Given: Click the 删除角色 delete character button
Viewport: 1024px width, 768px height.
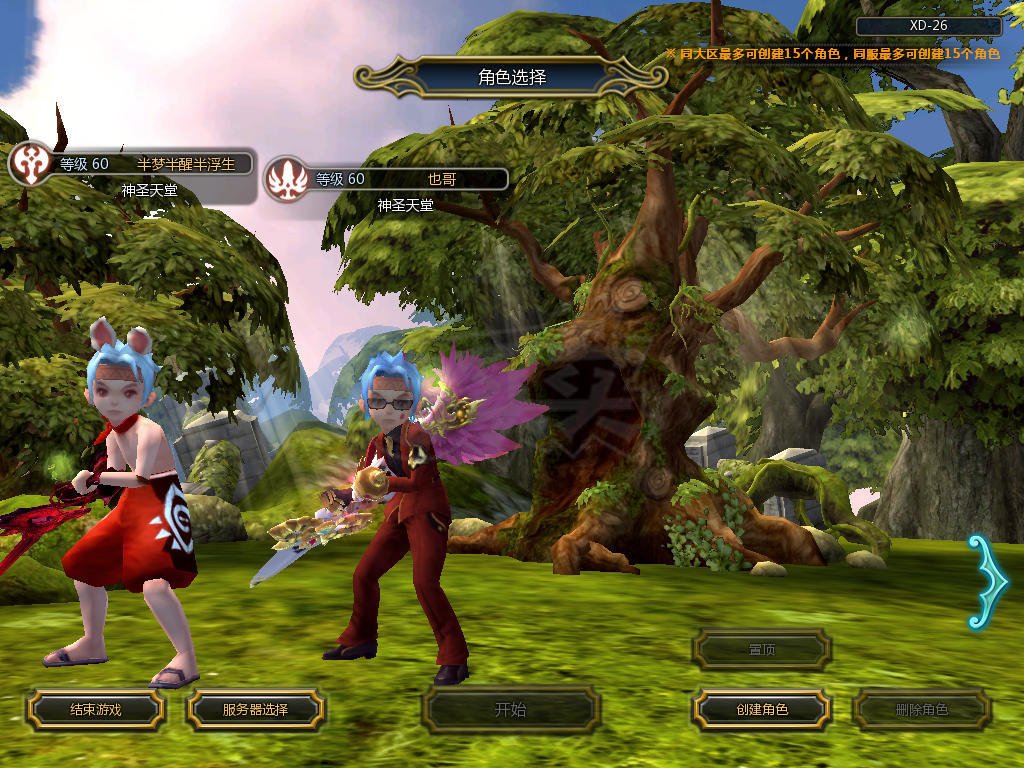Looking at the screenshot, I should pos(921,710).
